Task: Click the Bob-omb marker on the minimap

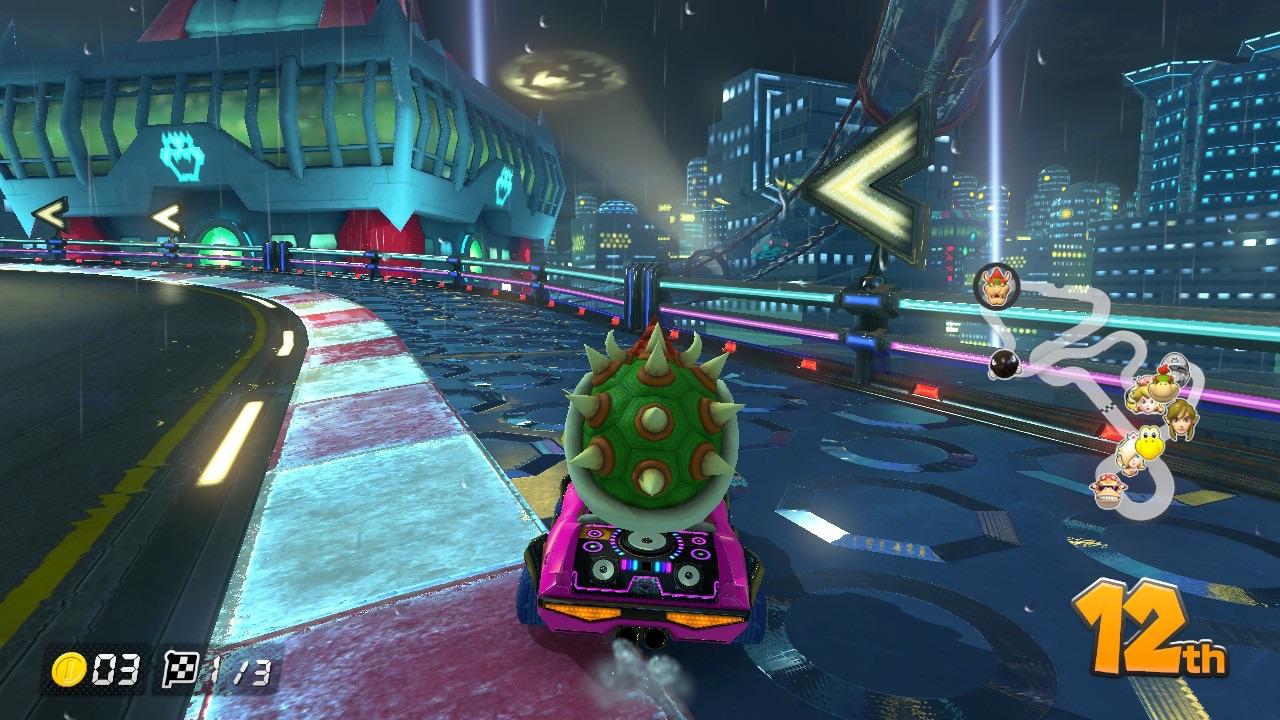Action: click(x=1006, y=365)
